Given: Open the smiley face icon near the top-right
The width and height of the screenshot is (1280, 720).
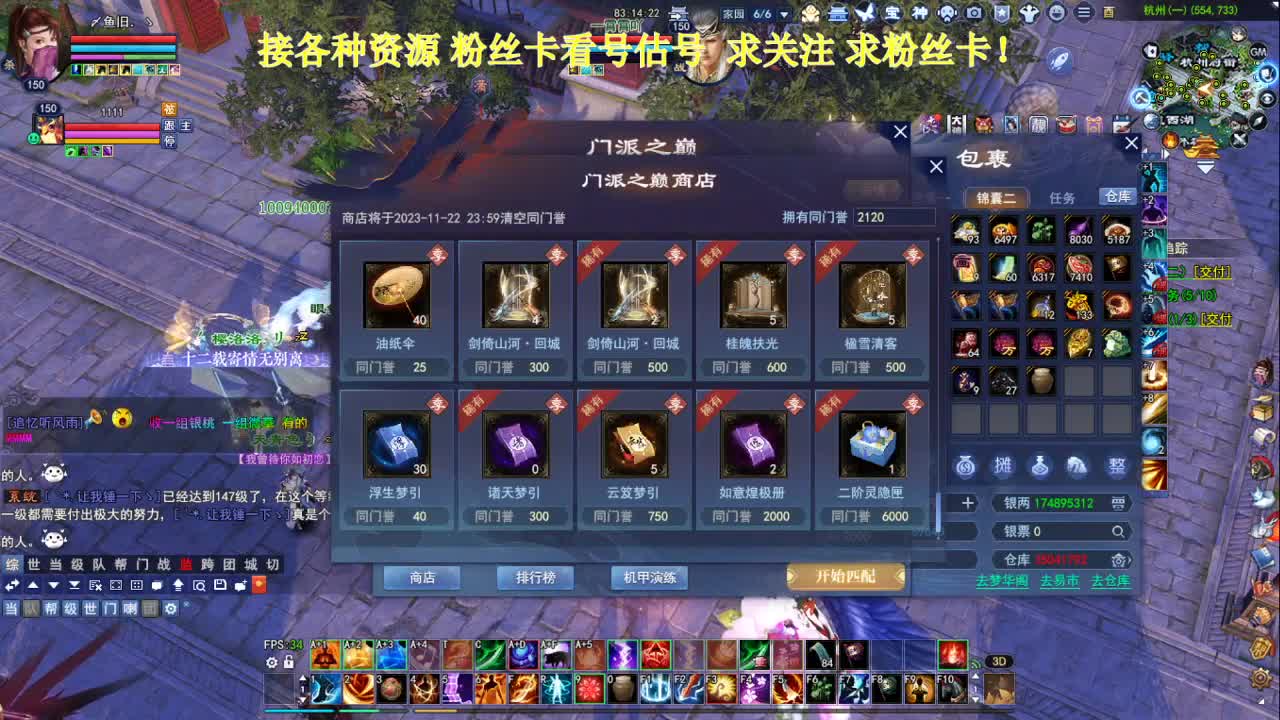Looking at the screenshot, I should (1057, 13).
